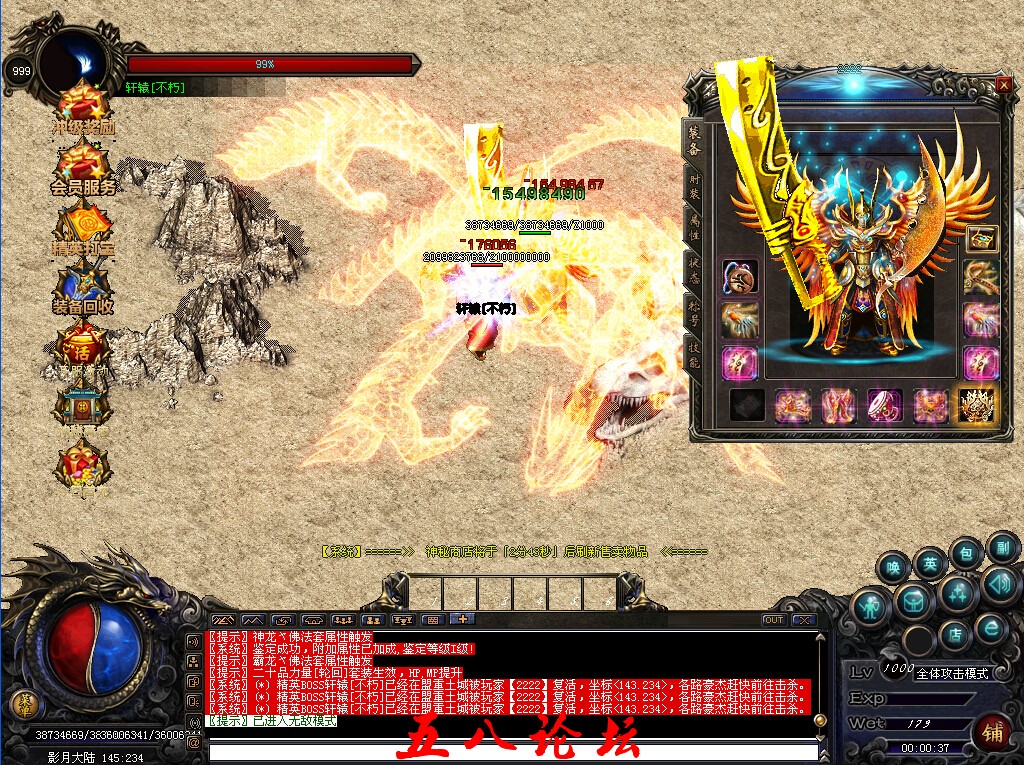Select the golden crown helmet equipment slot
1024x765 pixels.
[x=975, y=405]
